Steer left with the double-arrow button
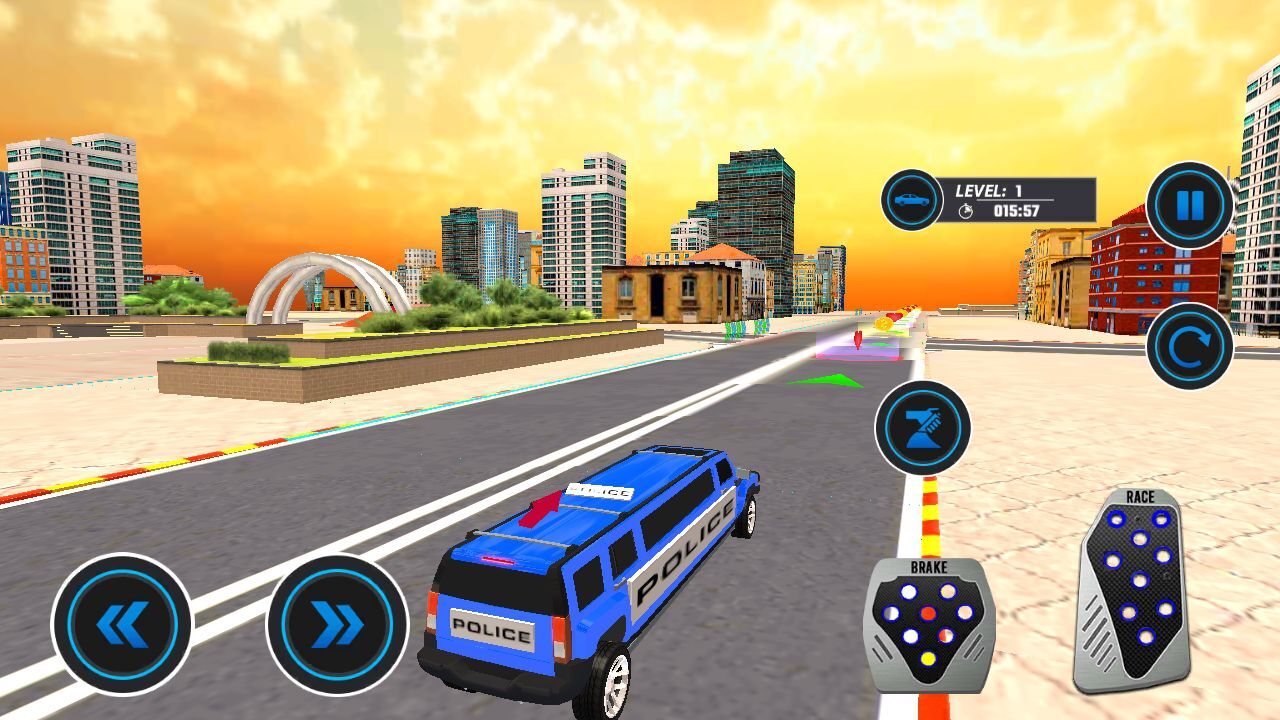 [x=122, y=625]
